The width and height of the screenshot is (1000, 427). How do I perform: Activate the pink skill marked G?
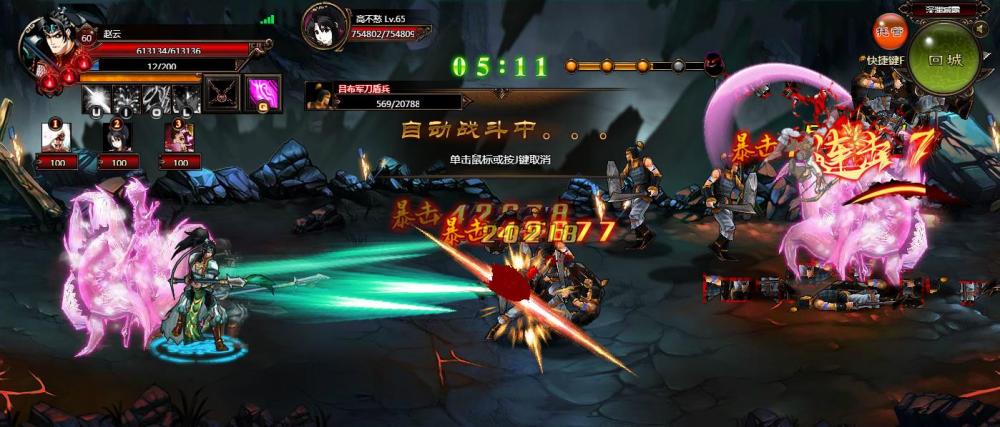263,92
